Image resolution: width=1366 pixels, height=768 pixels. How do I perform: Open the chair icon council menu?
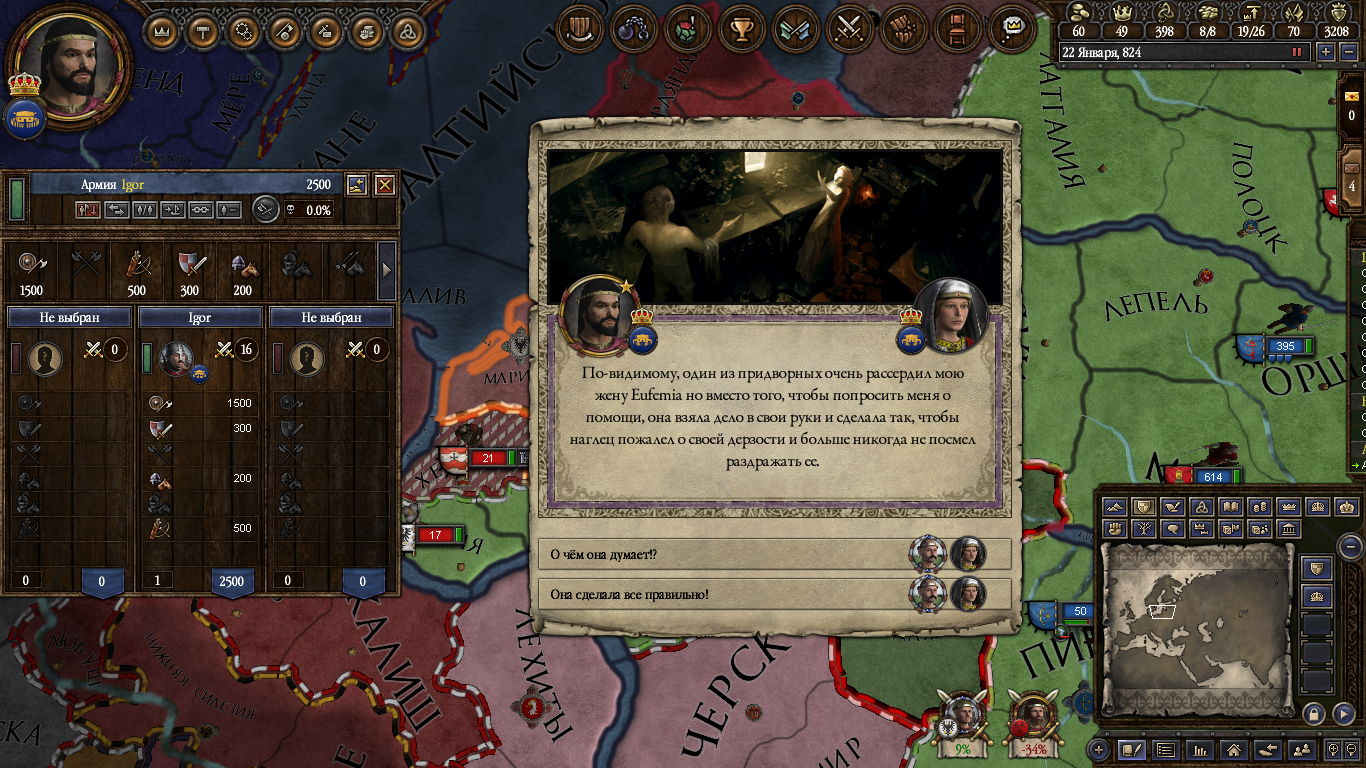958,29
